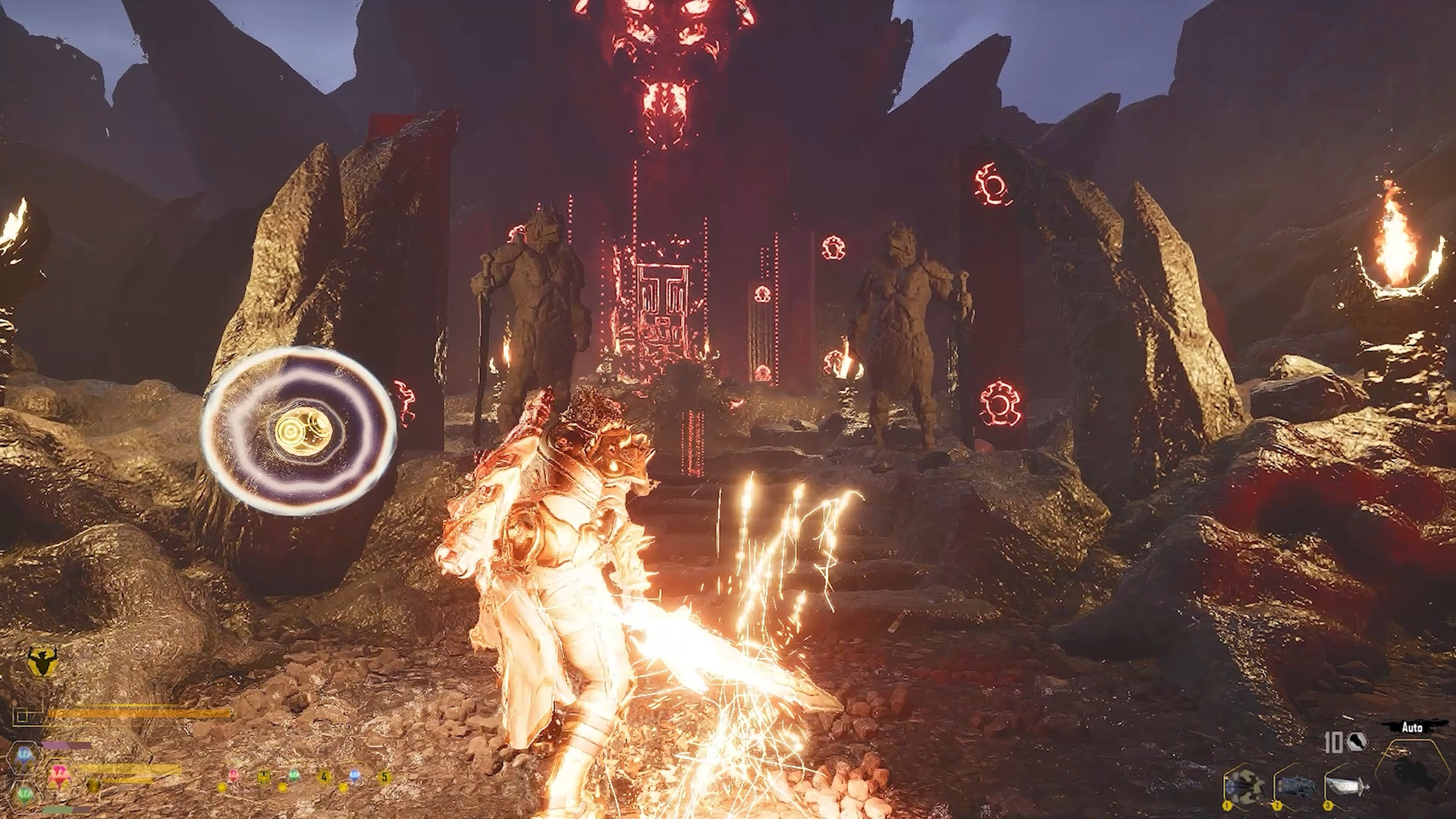Image resolution: width=1456 pixels, height=819 pixels.
Task: Click the number 1 badge under the first weapon
Action: (1226, 805)
